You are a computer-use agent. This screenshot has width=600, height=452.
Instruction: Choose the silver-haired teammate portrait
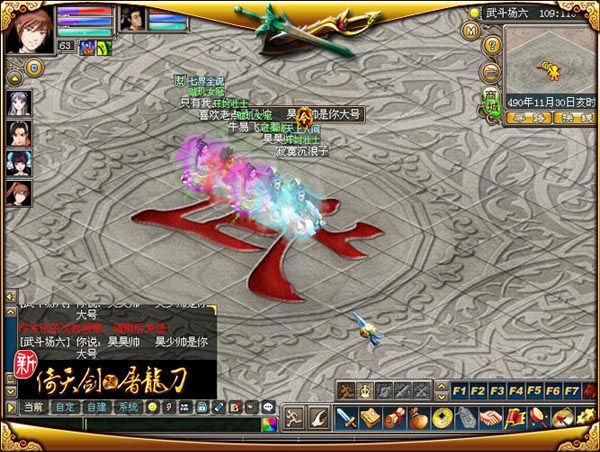17,103
